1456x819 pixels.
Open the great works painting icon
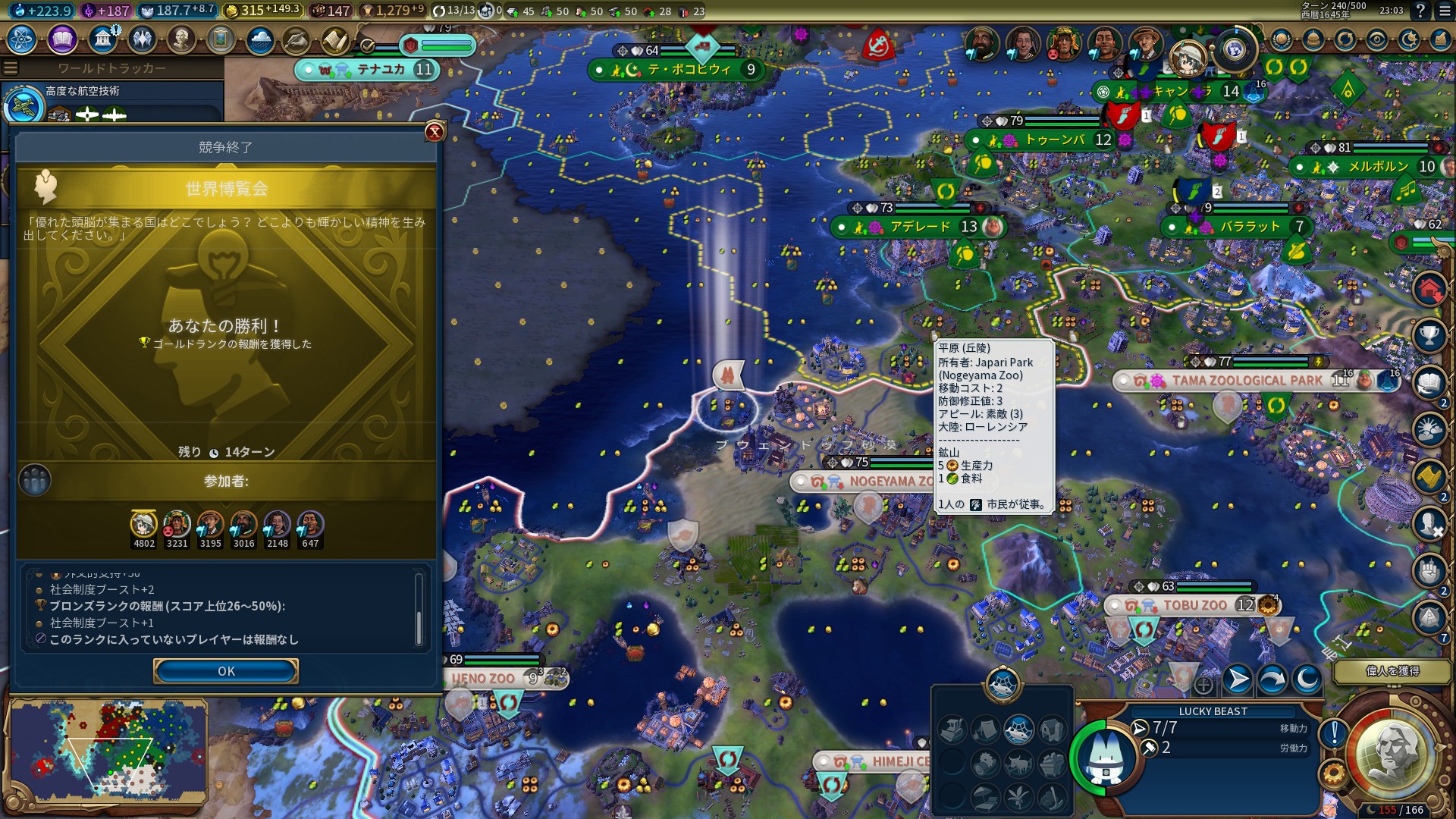click(x=221, y=39)
